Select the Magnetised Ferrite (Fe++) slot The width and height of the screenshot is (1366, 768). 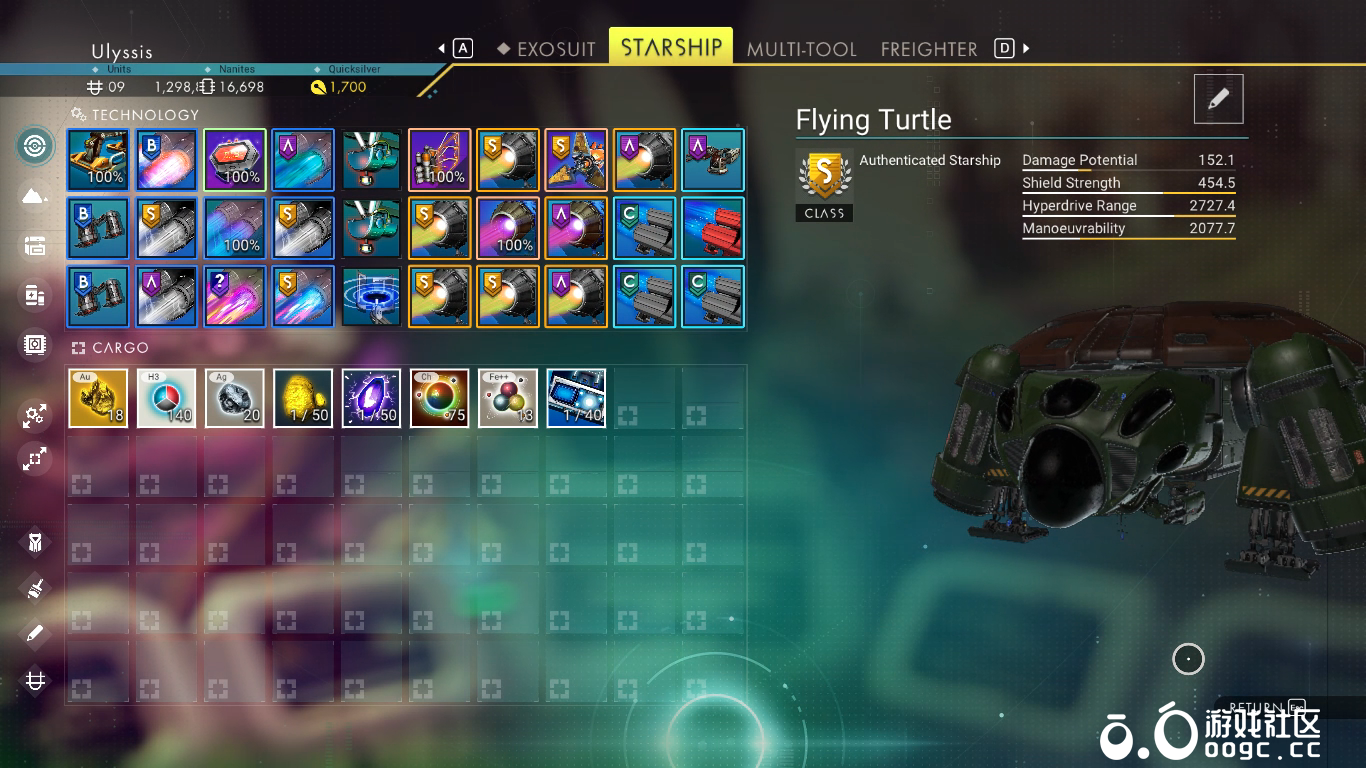(508, 398)
